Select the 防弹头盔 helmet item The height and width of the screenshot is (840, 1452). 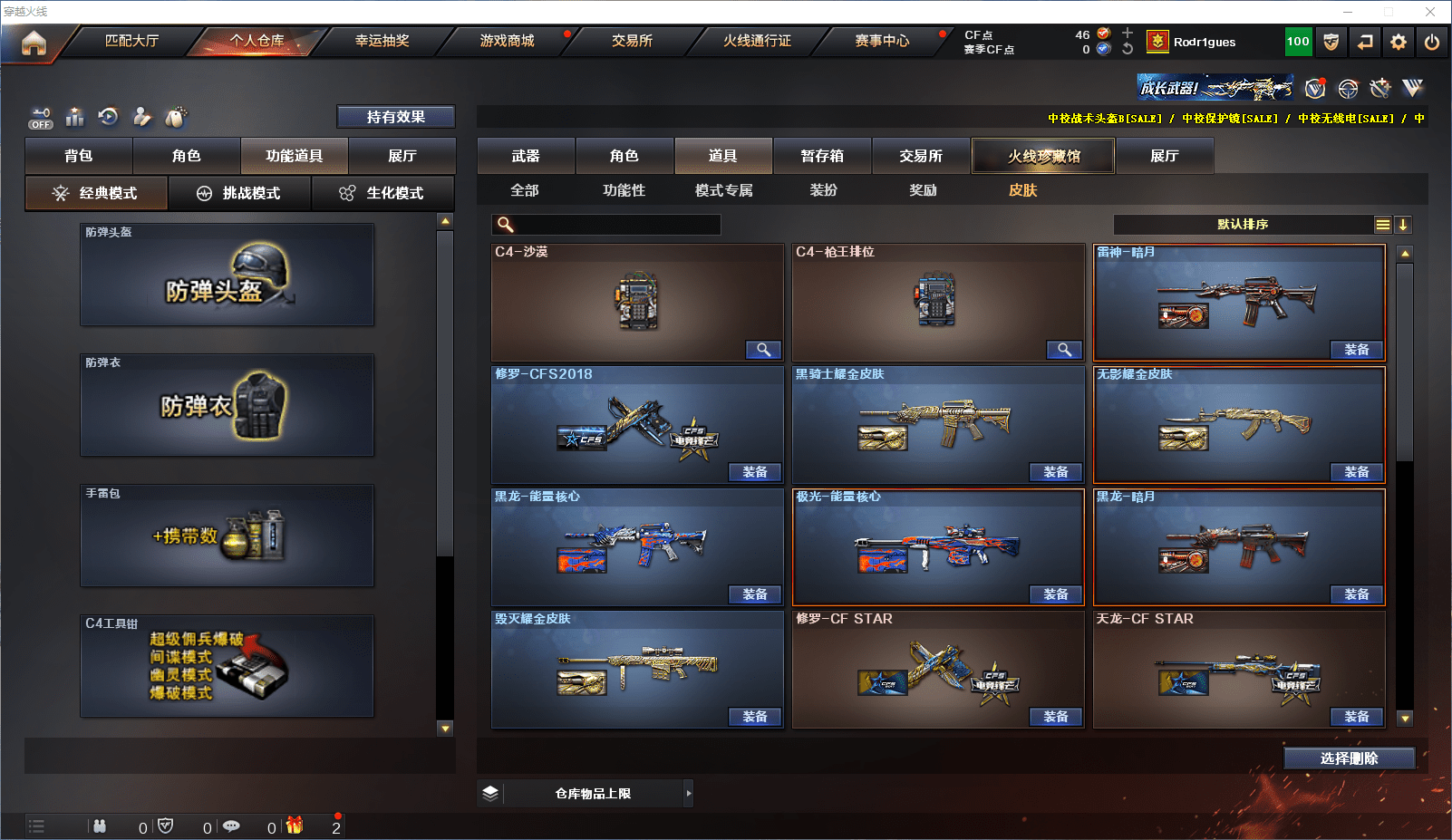point(227,275)
